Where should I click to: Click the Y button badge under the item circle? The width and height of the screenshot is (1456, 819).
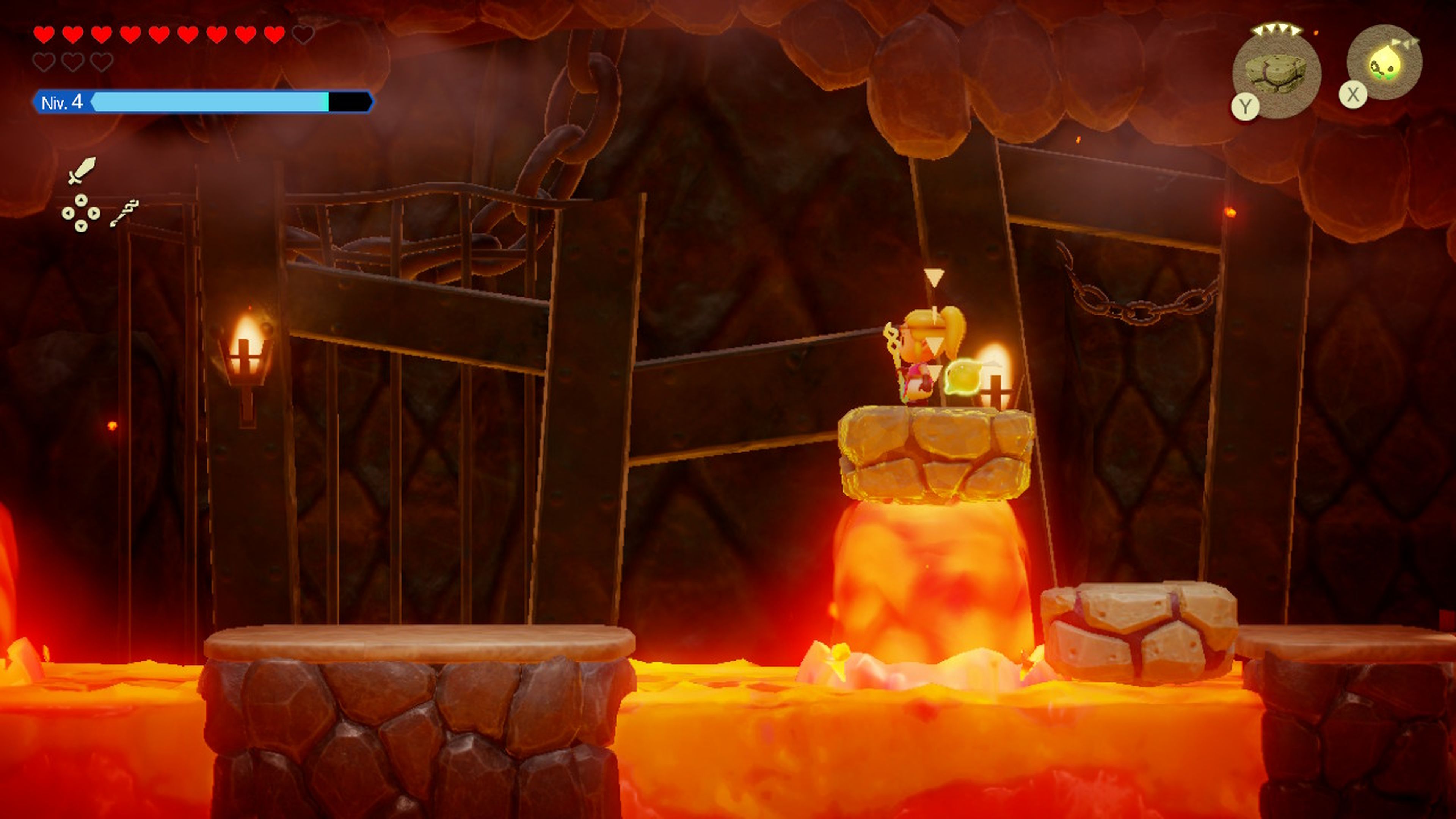(x=1245, y=105)
